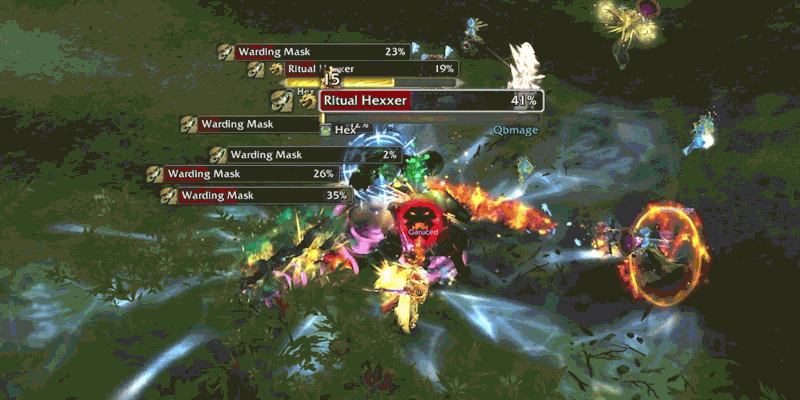Target the Ritual Hexxer nameplate at 19%
Screen dimensions: 800x400
coord(371,69)
